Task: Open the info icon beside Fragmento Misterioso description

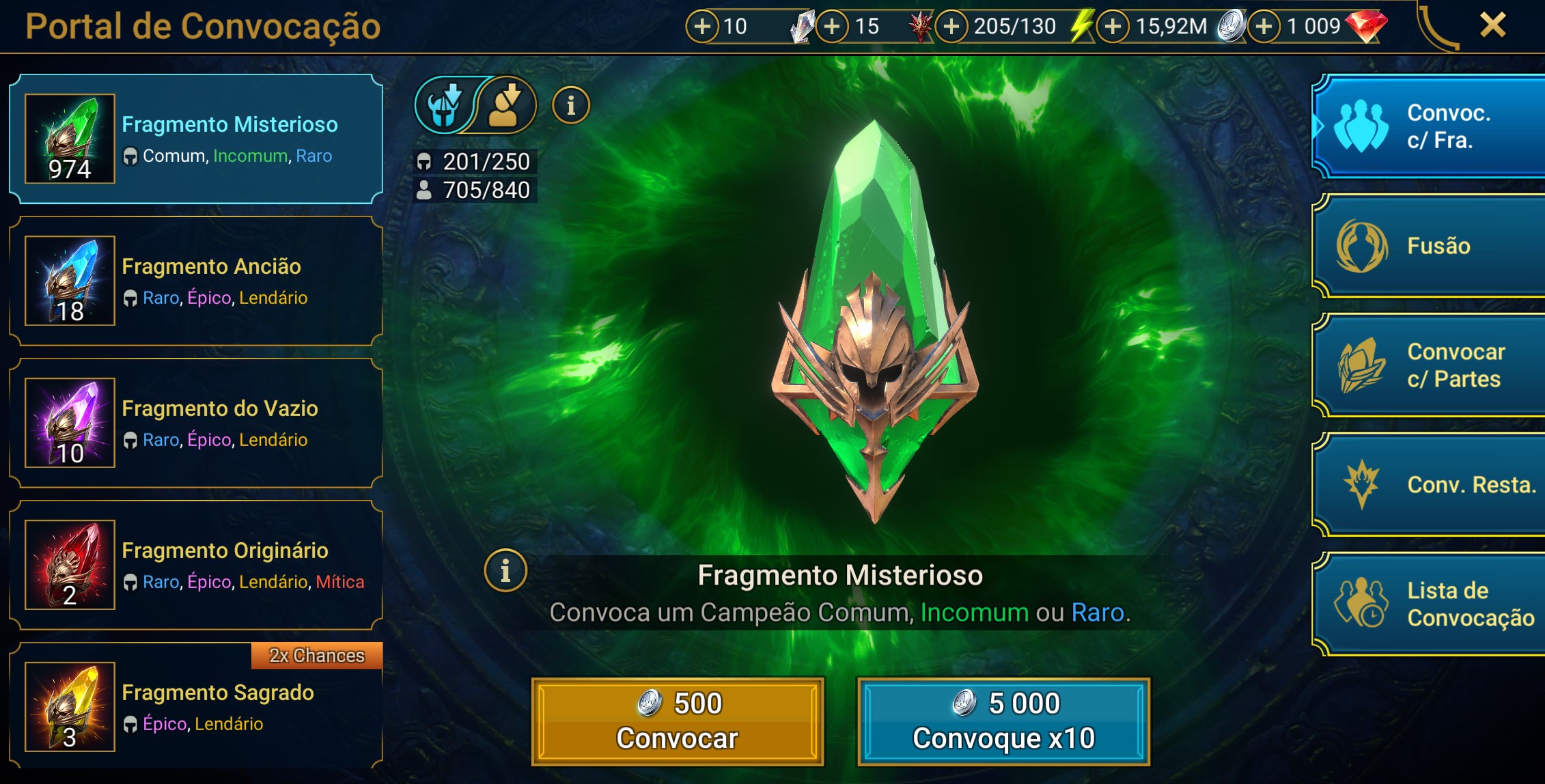Action: point(505,571)
